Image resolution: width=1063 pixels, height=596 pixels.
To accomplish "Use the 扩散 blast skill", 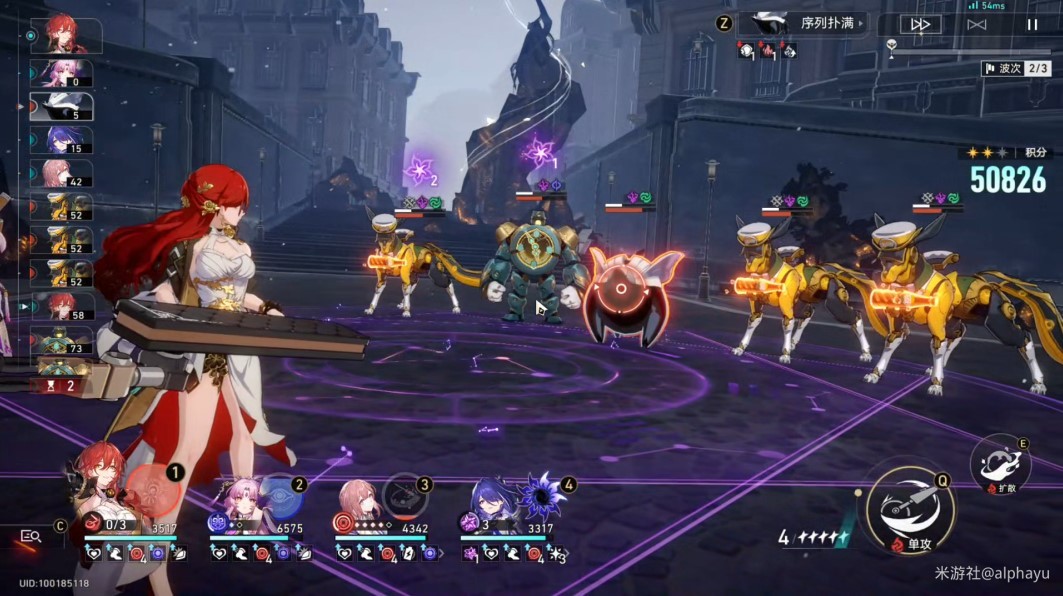I will 1000,464.
